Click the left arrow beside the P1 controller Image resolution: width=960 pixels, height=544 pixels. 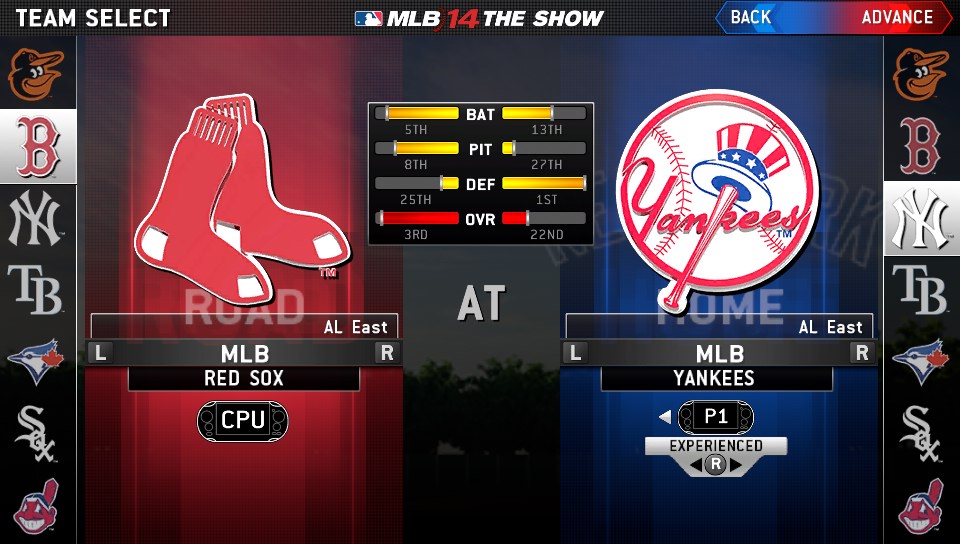pyautogui.click(x=664, y=417)
